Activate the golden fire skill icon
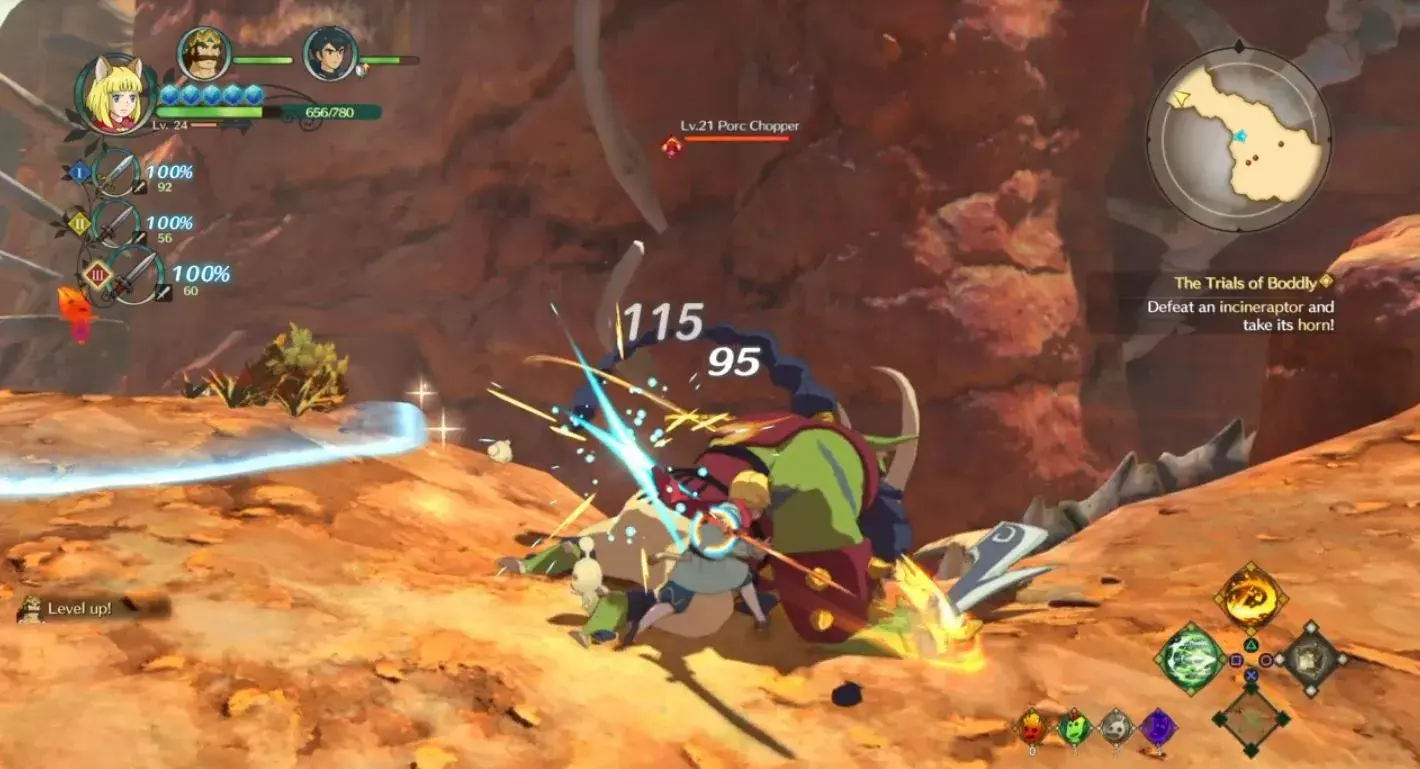Viewport: 1420px width, 769px height. [1250, 596]
